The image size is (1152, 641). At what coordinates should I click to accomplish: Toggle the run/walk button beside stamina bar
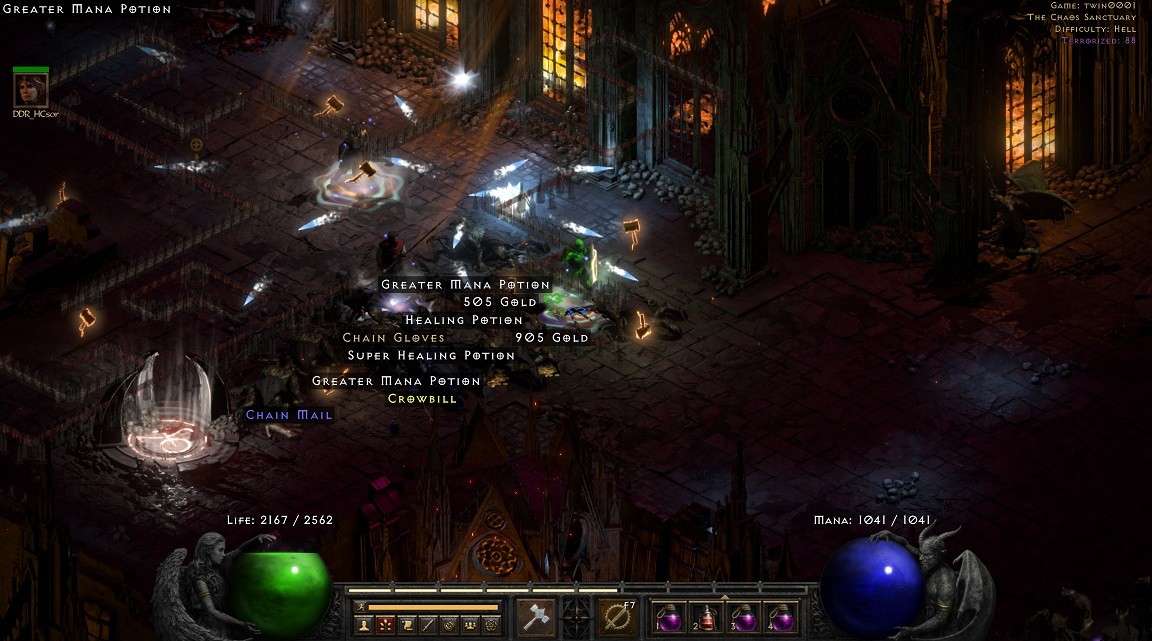click(x=361, y=607)
